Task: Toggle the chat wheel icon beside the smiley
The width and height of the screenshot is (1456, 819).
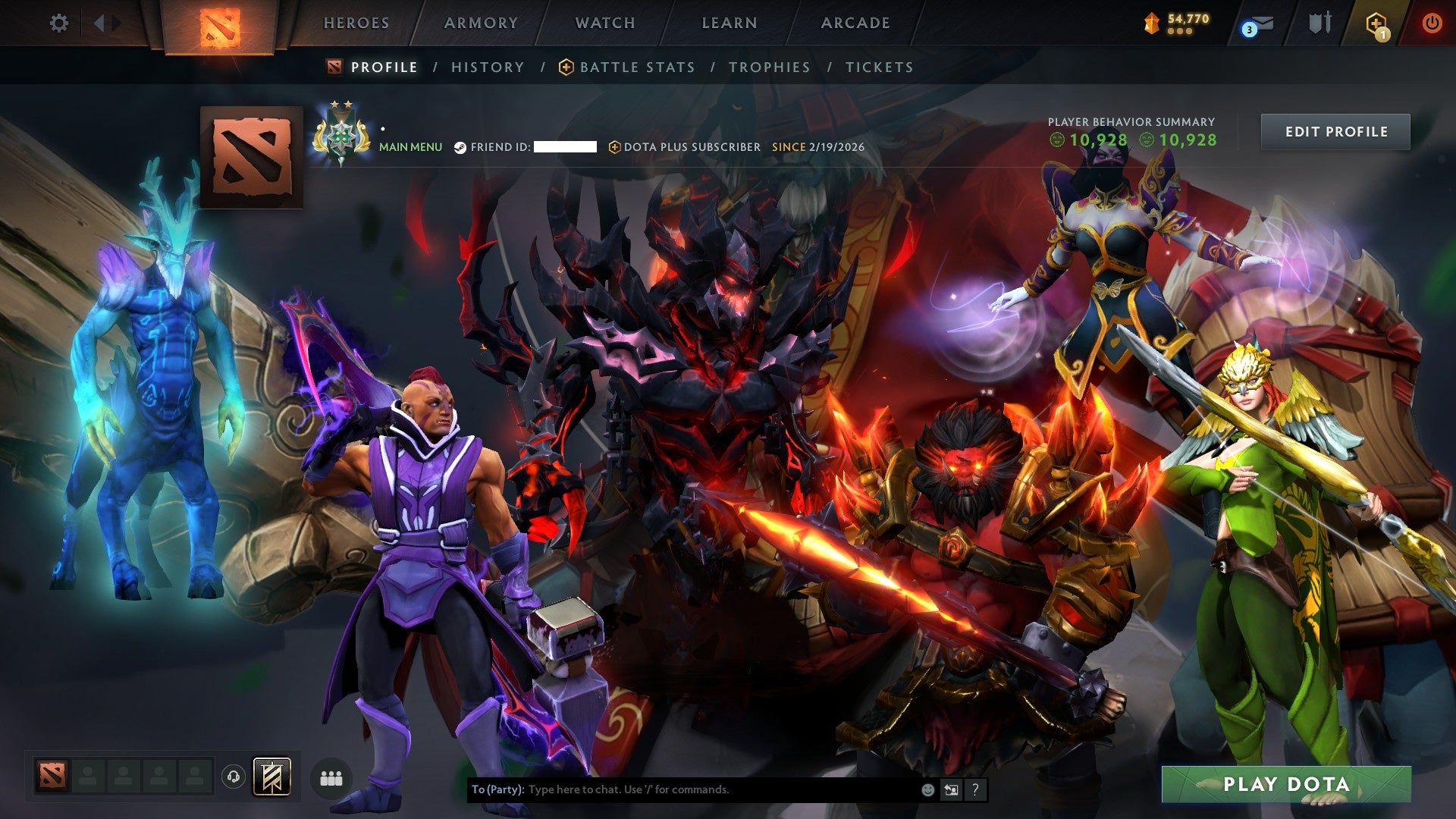Action: pos(952,789)
